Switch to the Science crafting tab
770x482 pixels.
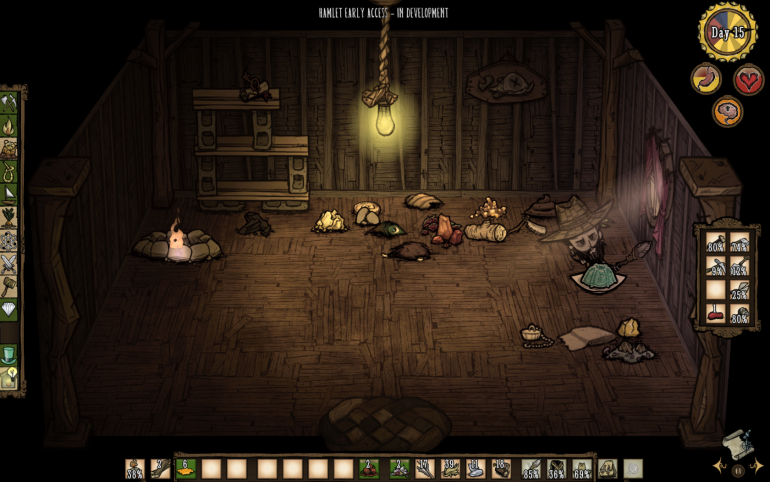[x=9, y=241]
